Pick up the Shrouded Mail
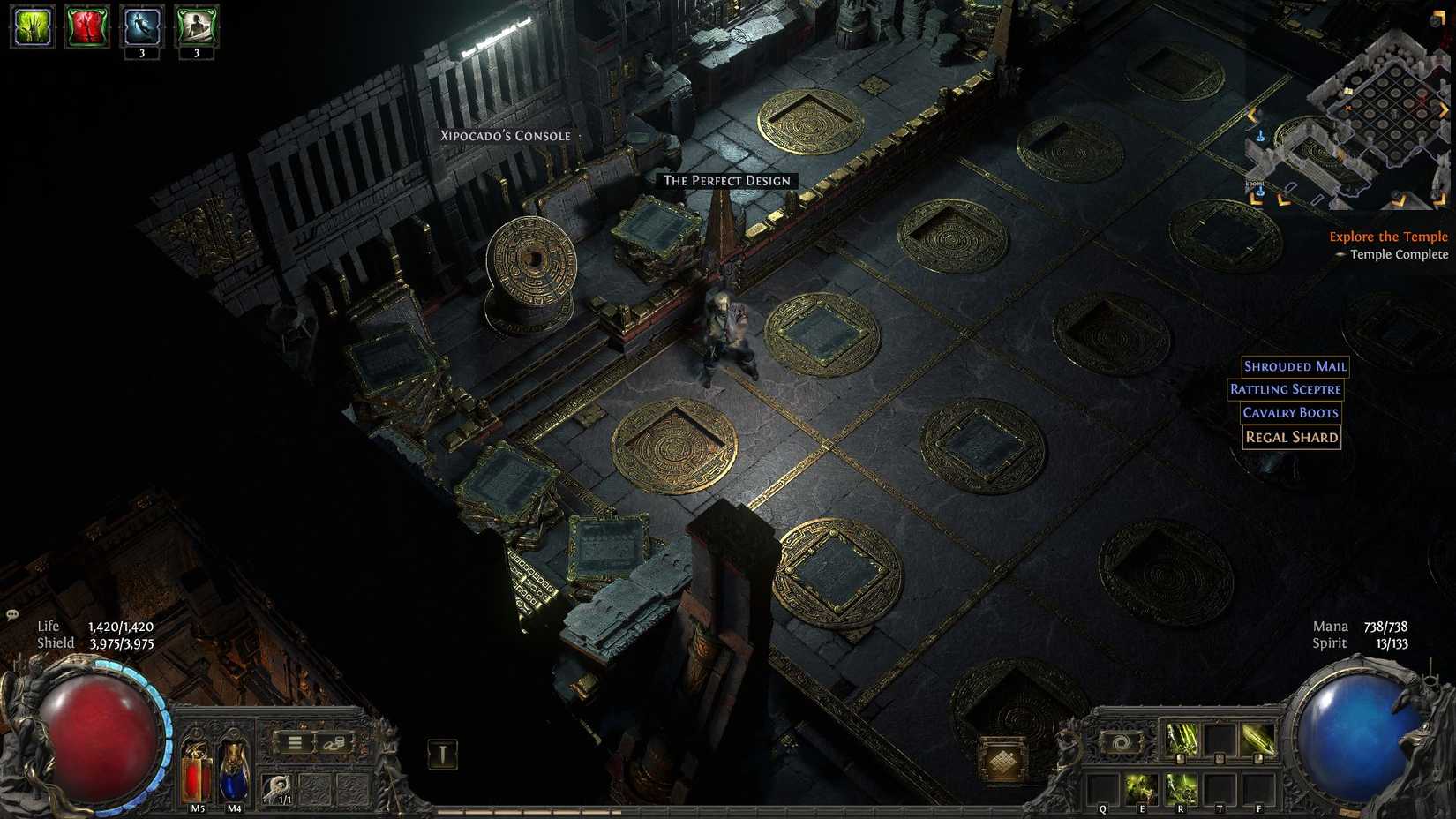This screenshot has height=819, width=1456. [1295, 366]
